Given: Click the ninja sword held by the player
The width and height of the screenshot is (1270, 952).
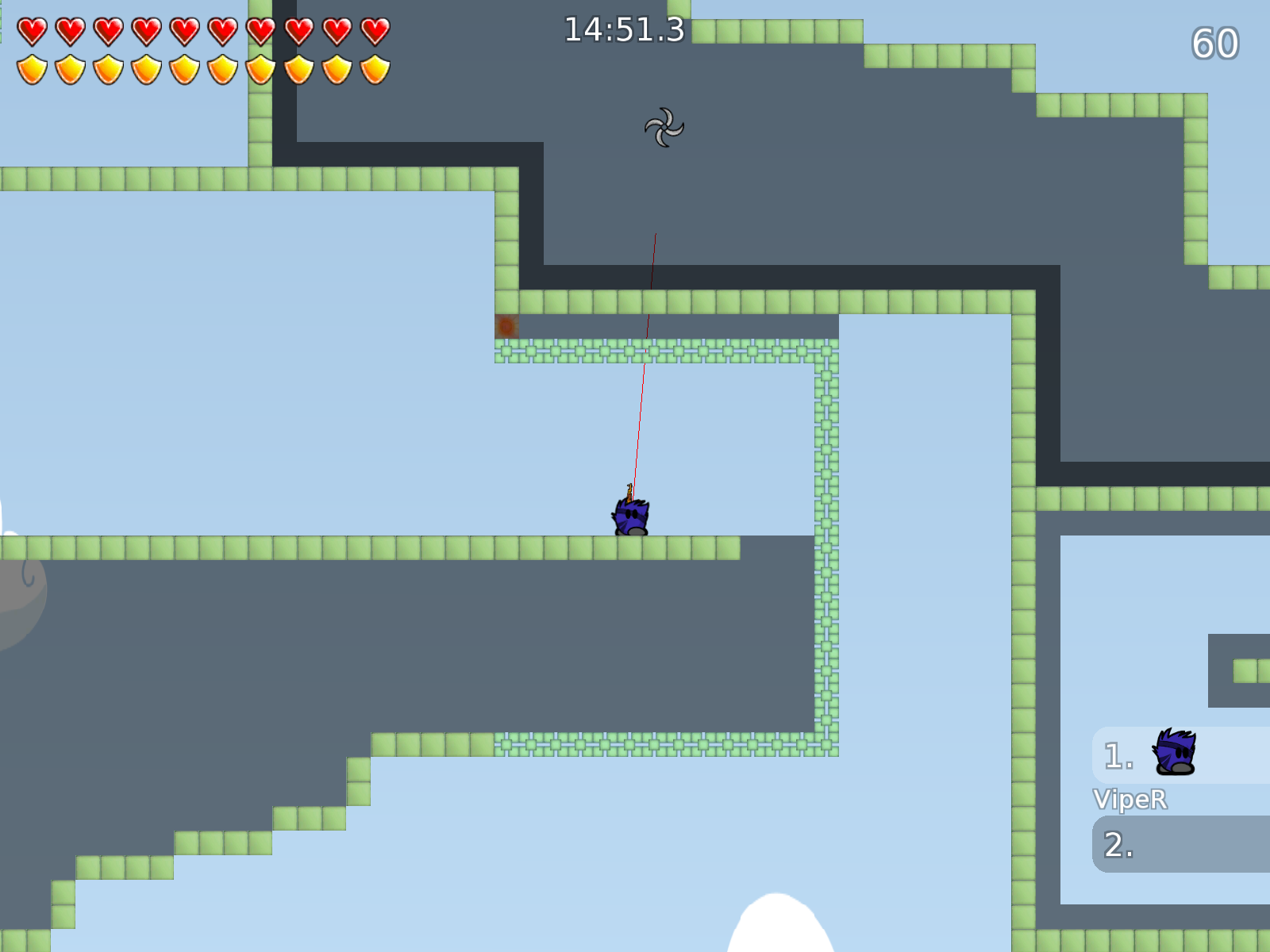Looking at the screenshot, I should pyautogui.click(x=629, y=490).
